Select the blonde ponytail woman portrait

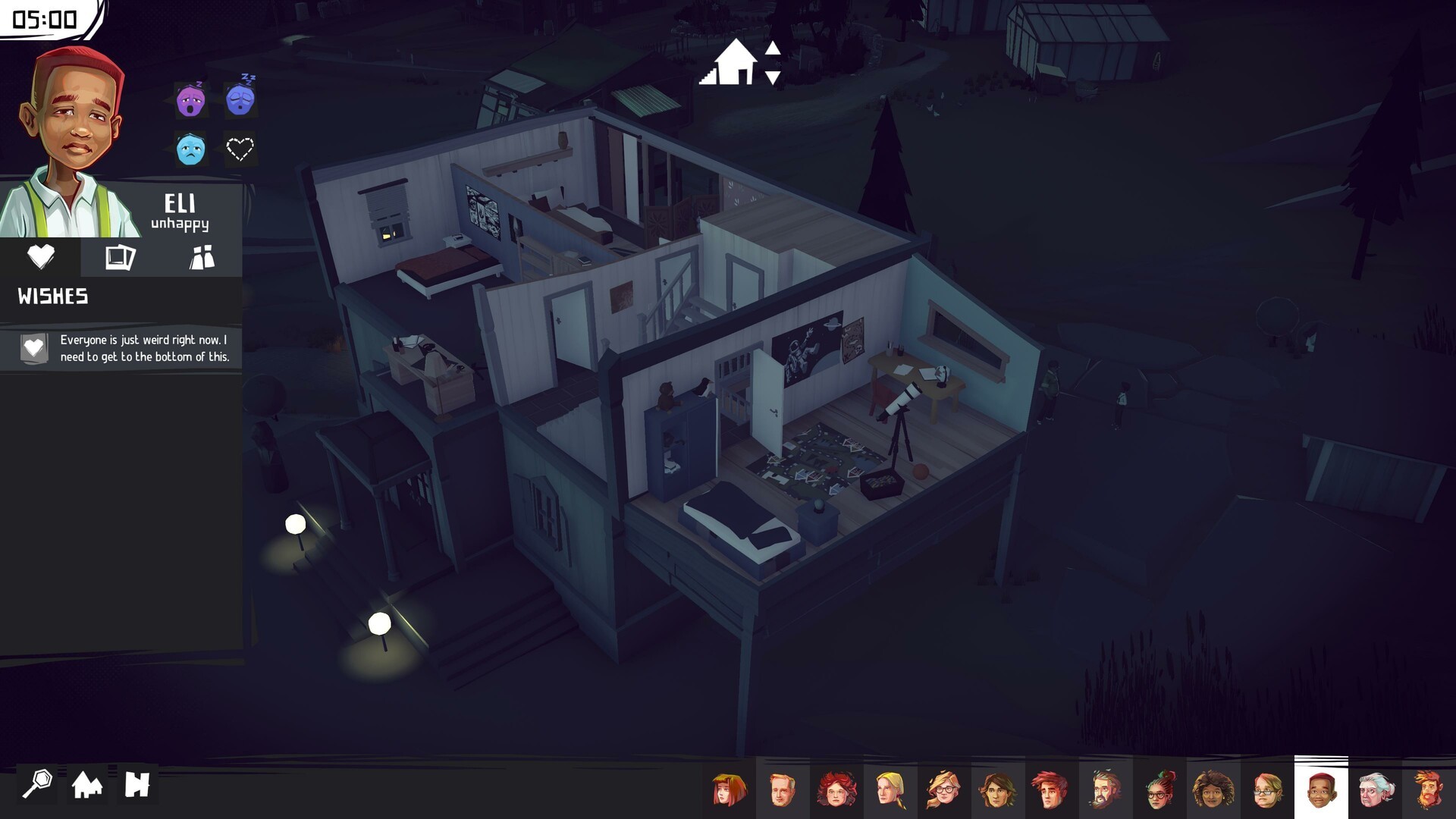[890, 789]
